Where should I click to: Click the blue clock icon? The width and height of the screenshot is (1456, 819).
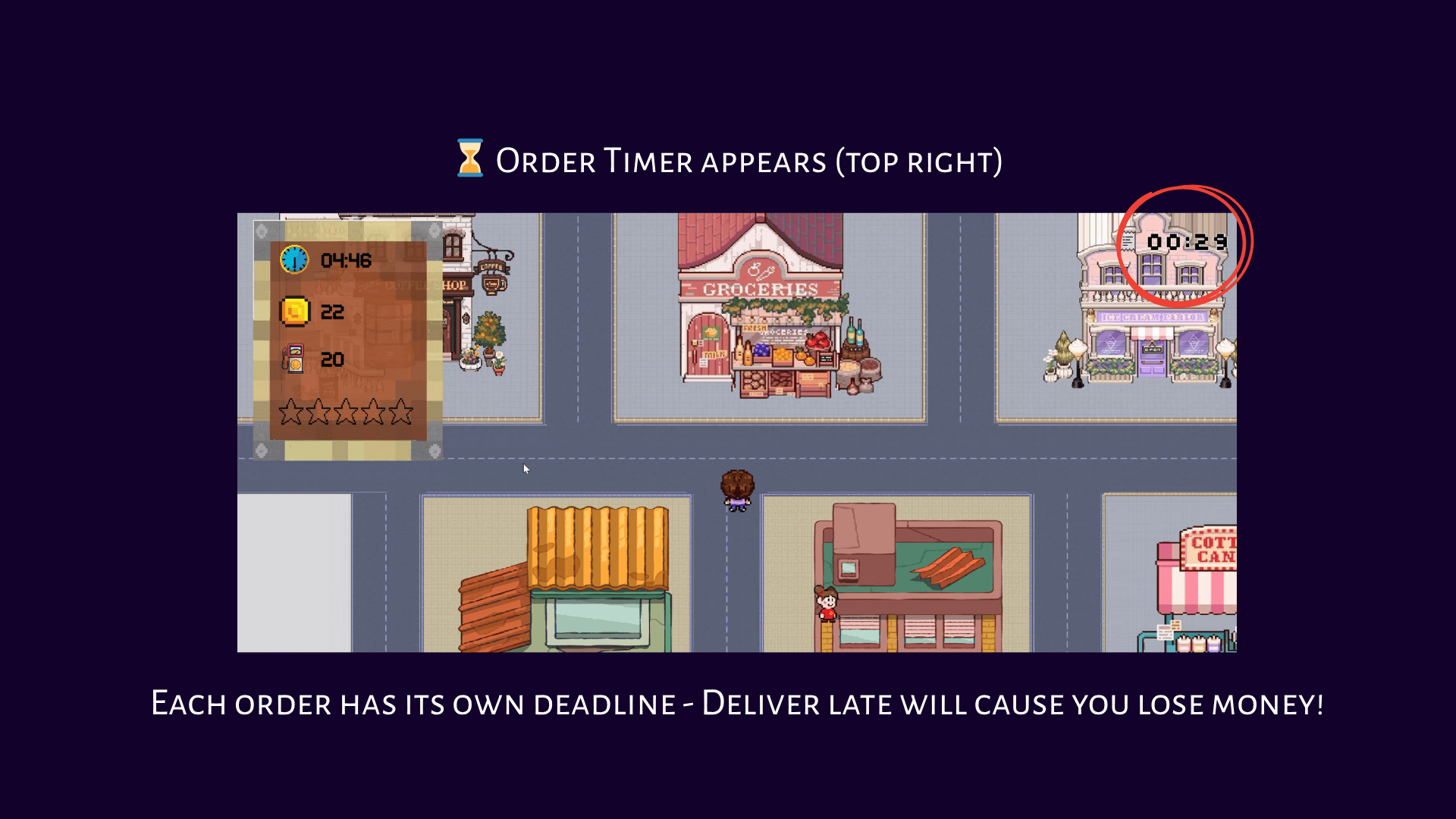[294, 259]
